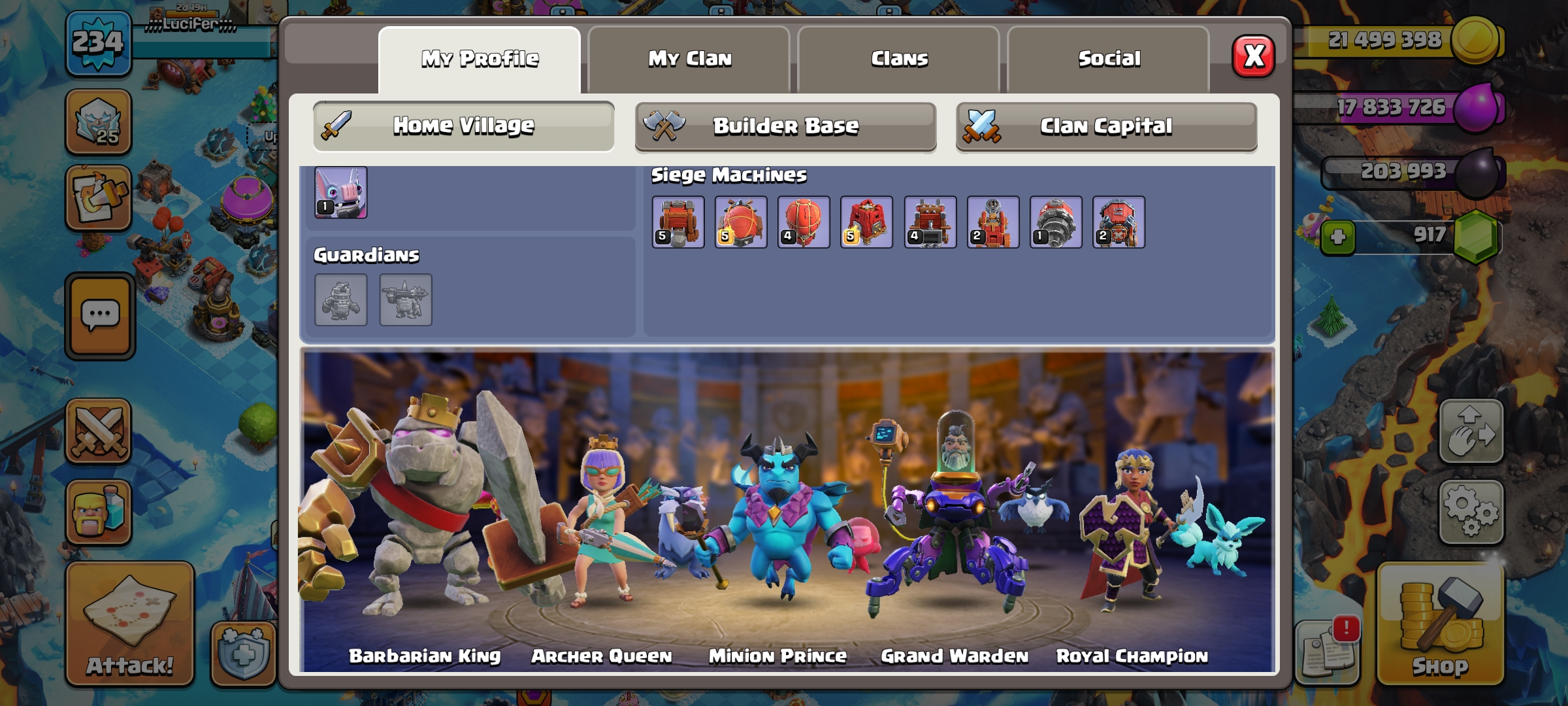Select the Wall Wrecker siege machine icon
Image resolution: width=1568 pixels, height=706 pixels.
tap(678, 222)
